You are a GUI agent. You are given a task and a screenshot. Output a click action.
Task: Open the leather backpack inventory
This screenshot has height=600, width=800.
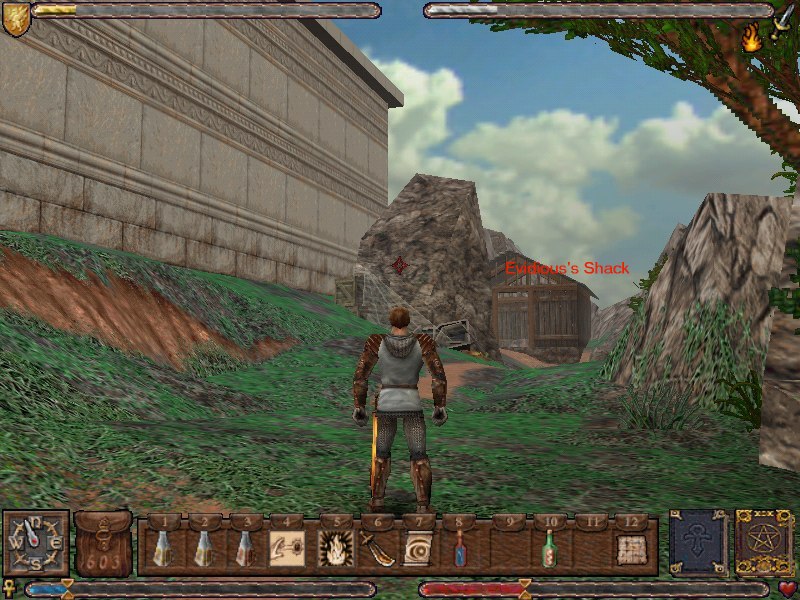coord(103,544)
